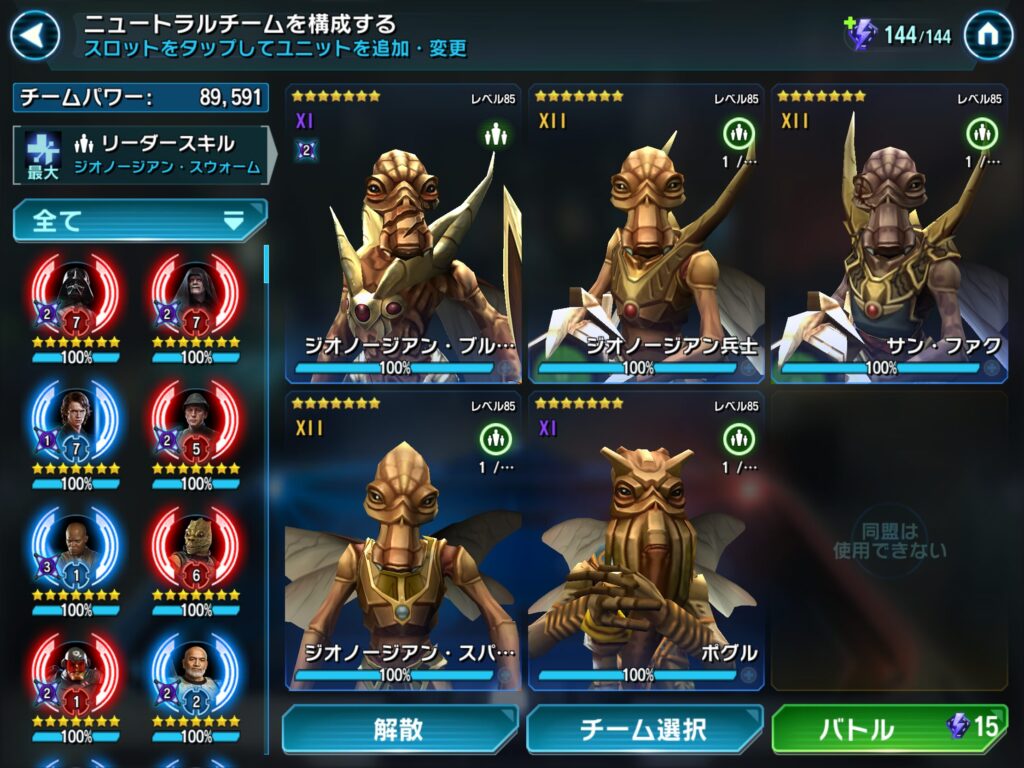Open the 全て filter dropdown
This screenshot has height=768, width=1024.
pos(140,221)
